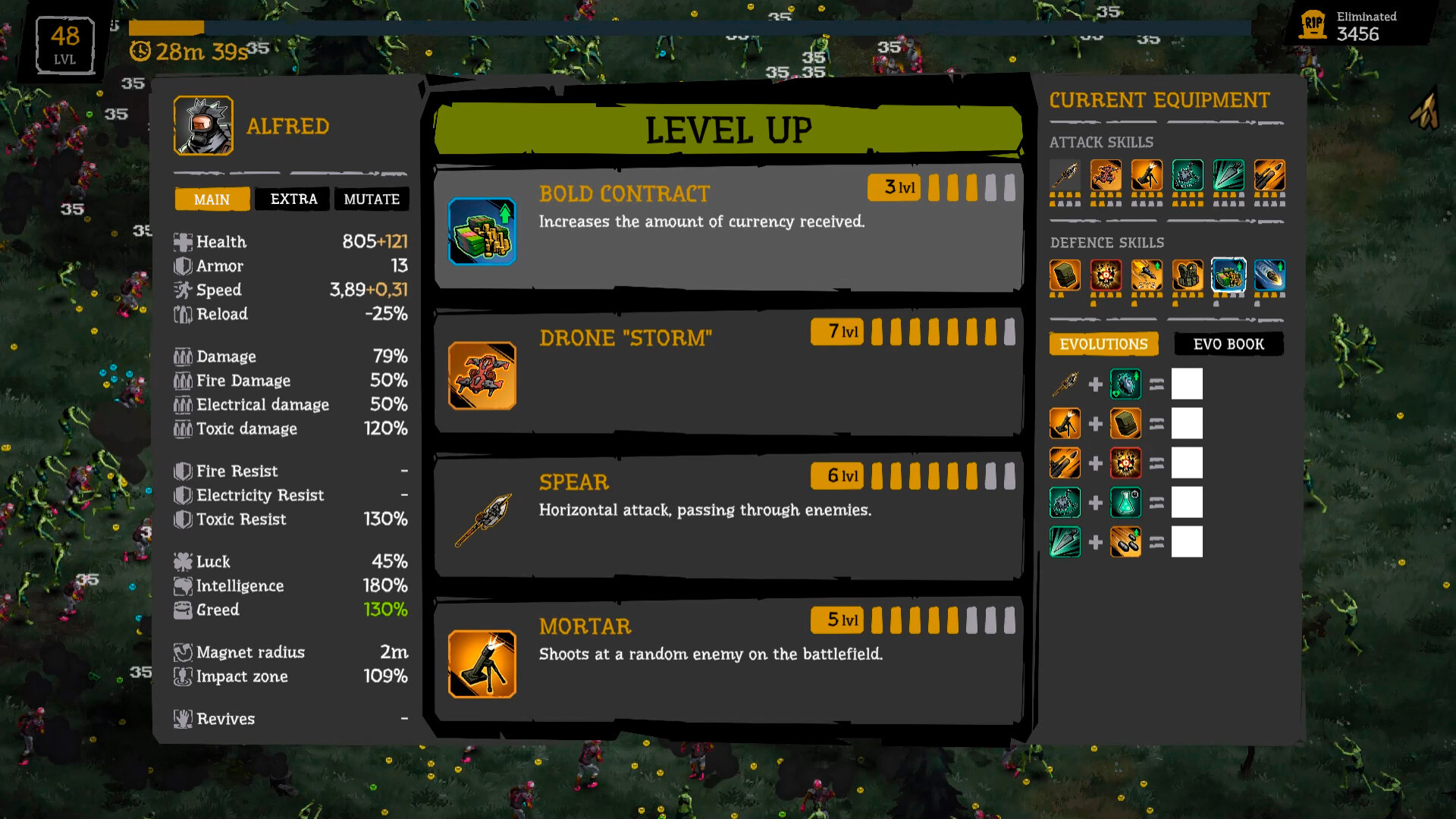This screenshot has width=1456, height=819.
Task: Switch to the EXTRA stats tab
Action: [x=292, y=199]
